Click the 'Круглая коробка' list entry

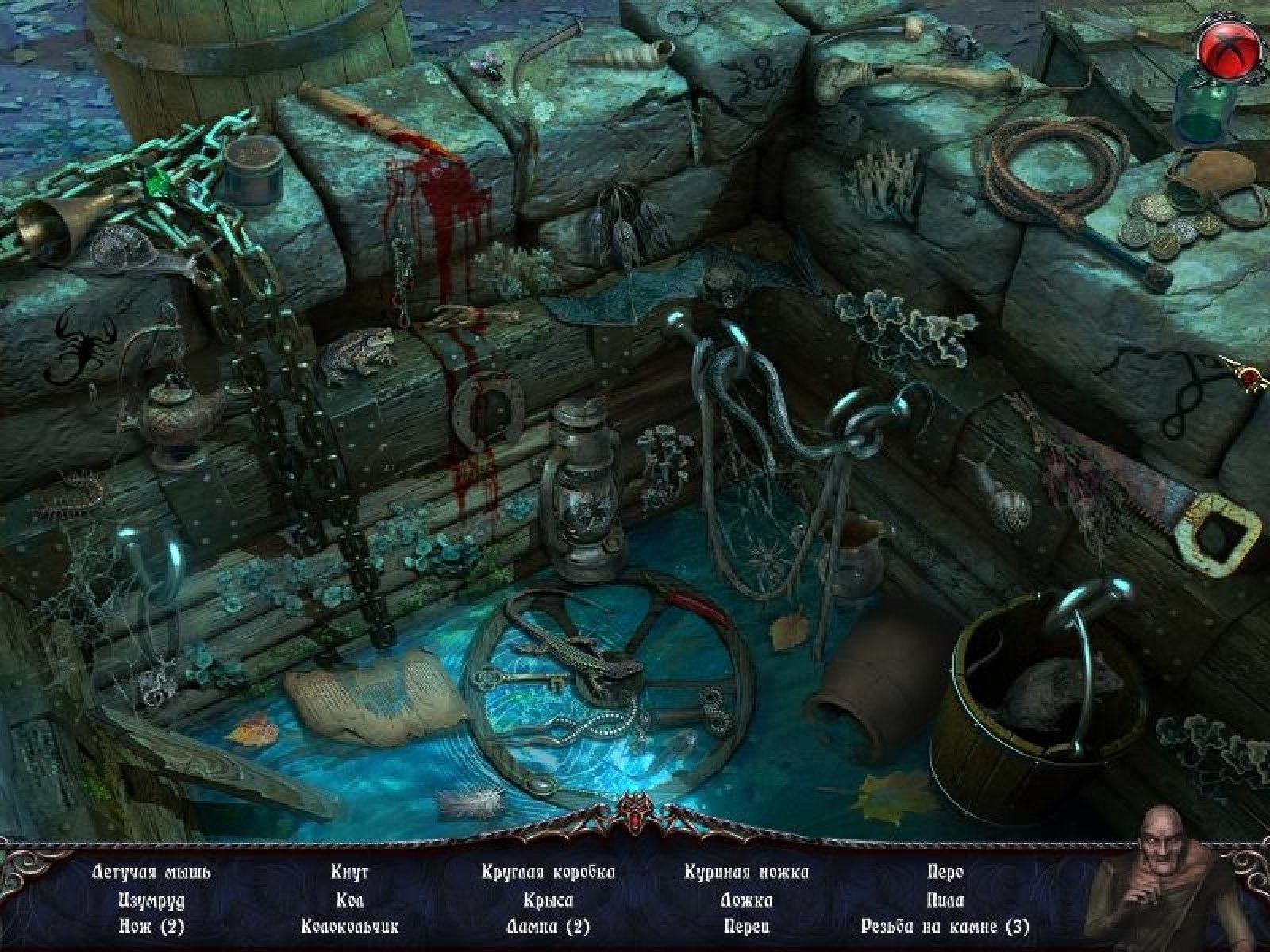click(548, 873)
